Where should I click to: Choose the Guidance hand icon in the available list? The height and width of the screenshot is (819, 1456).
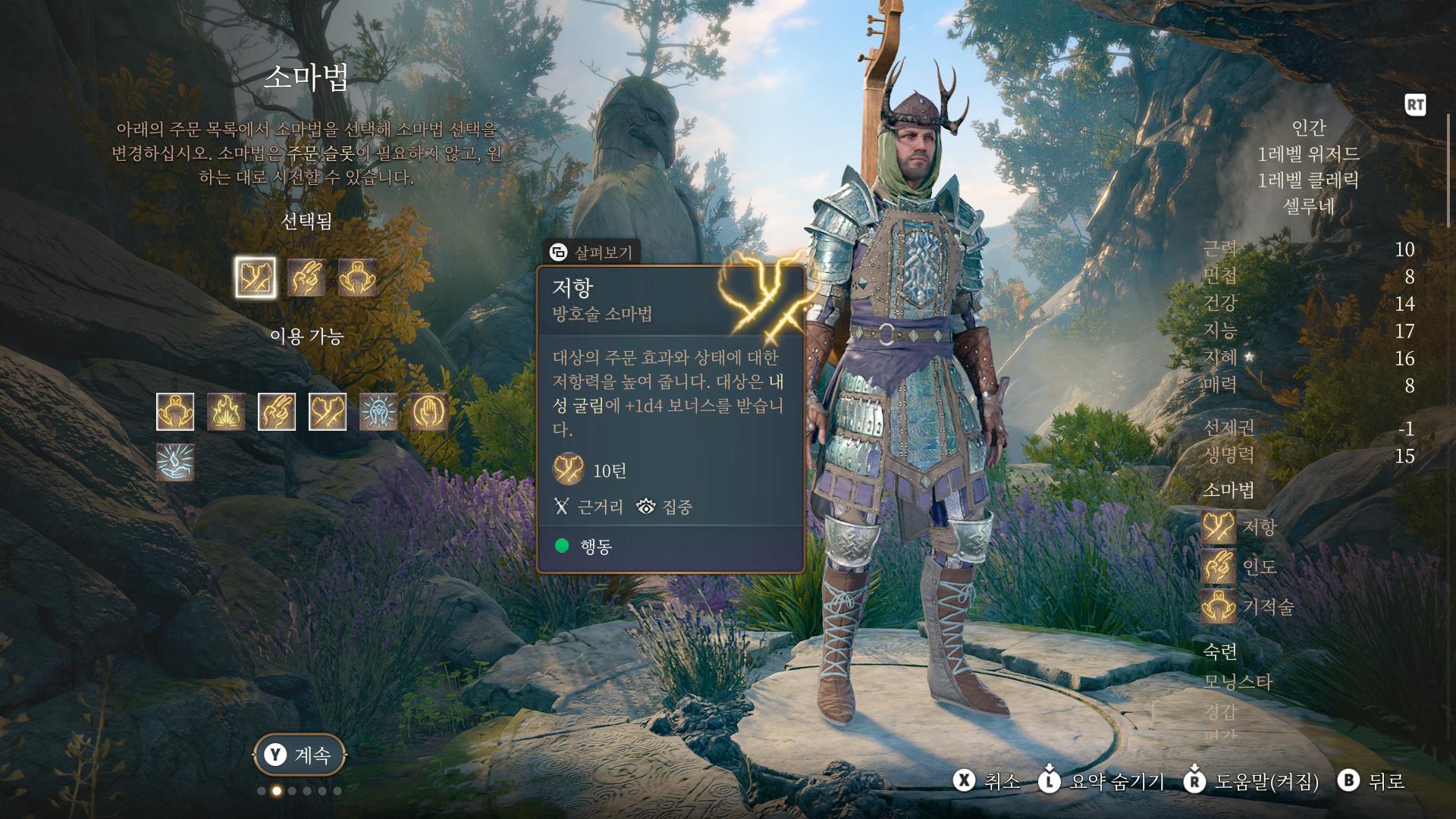(277, 412)
